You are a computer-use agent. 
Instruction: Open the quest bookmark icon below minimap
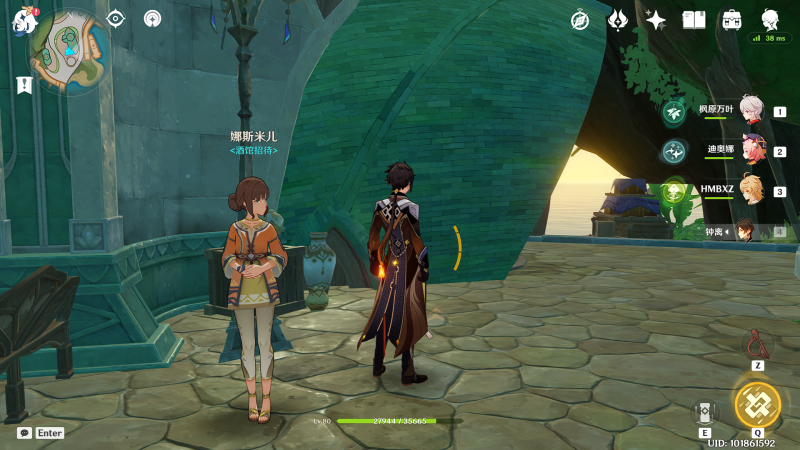coord(24,85)
